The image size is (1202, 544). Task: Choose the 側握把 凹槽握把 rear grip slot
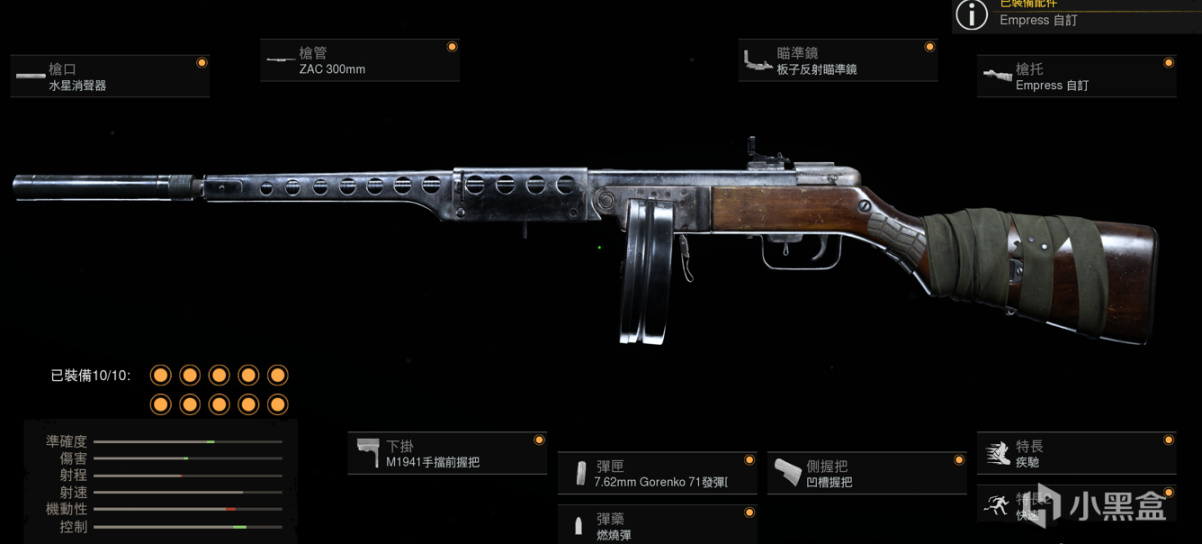(x=867, y=474)
